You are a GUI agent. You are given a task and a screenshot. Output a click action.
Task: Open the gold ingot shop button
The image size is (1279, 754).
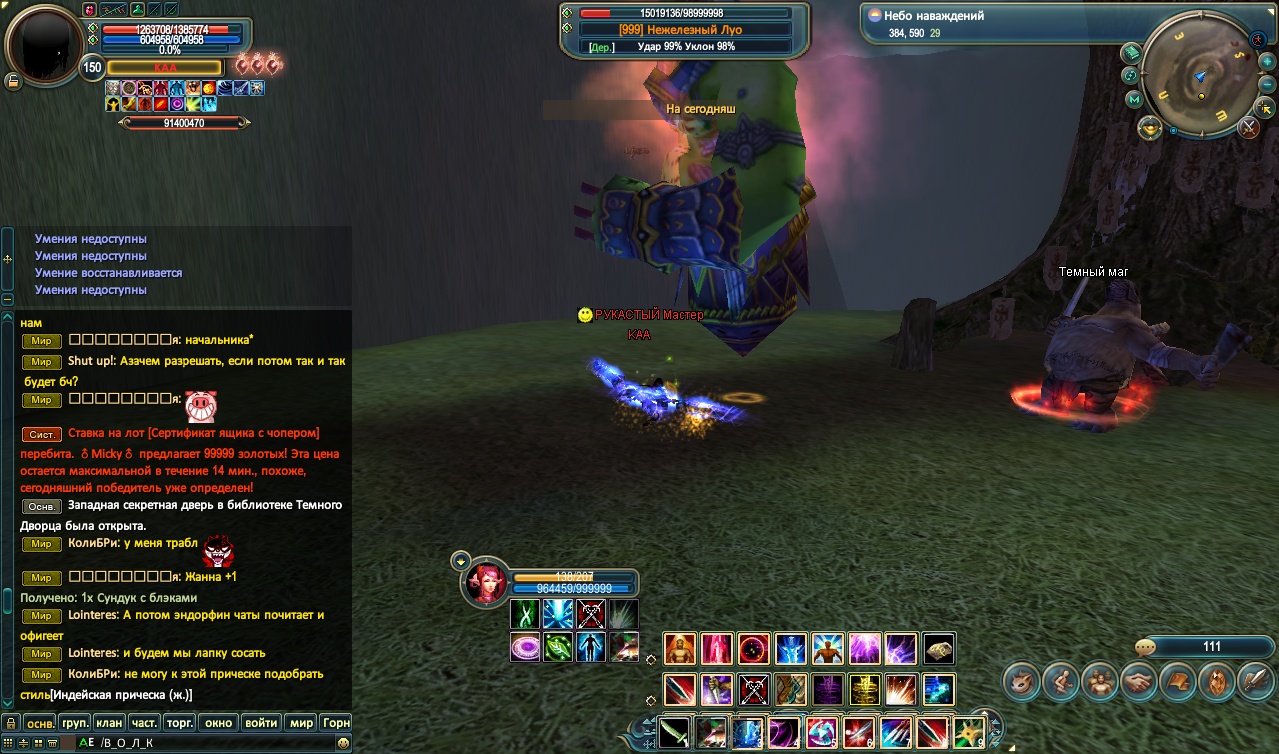point(1150,128)
